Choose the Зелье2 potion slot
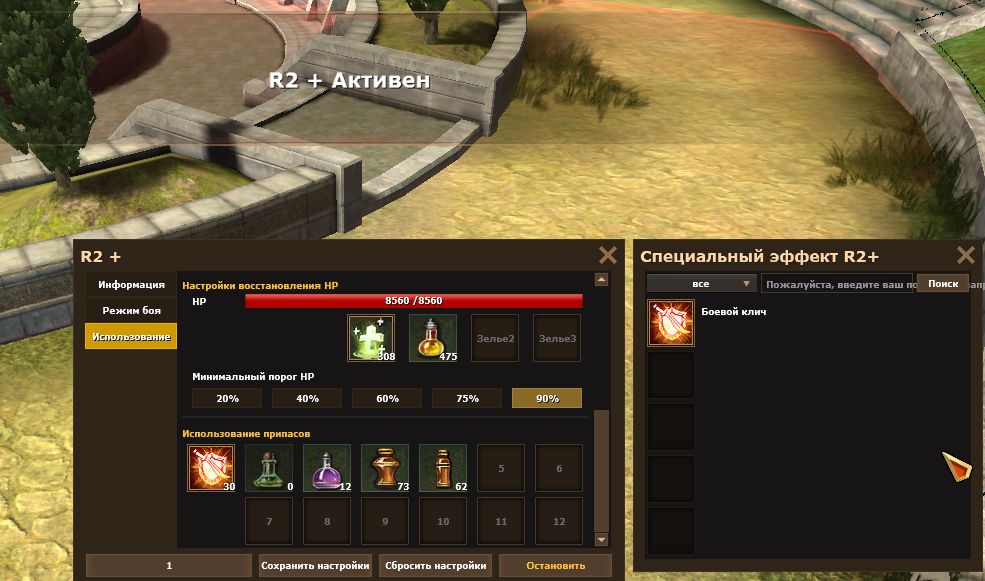Image resolution: width=985 pixels, height=581 pixels. click(495, 338)
